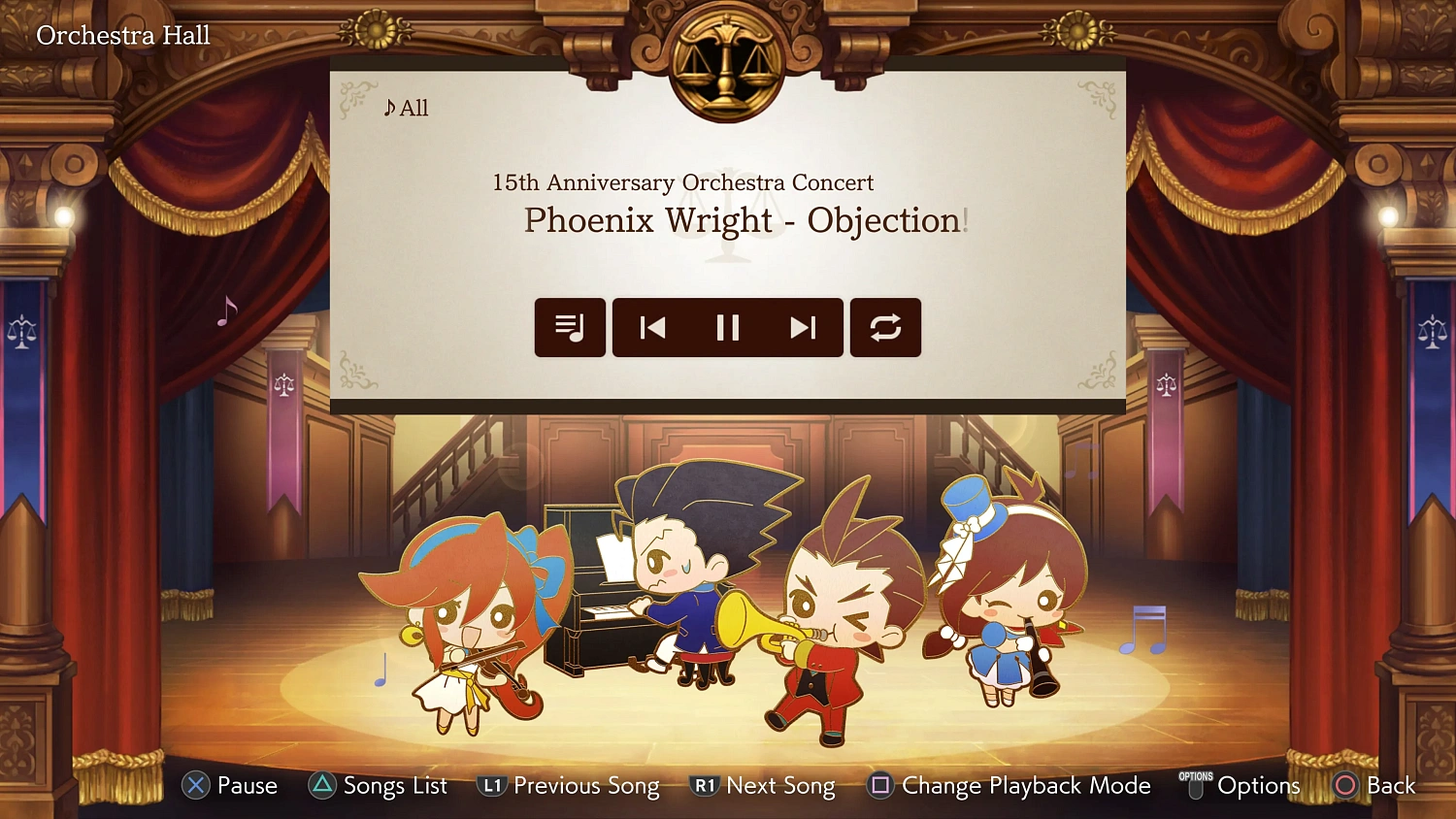1456x819 pixels.
Task: Click the Options controller icon
Action: click(1196, 786)
